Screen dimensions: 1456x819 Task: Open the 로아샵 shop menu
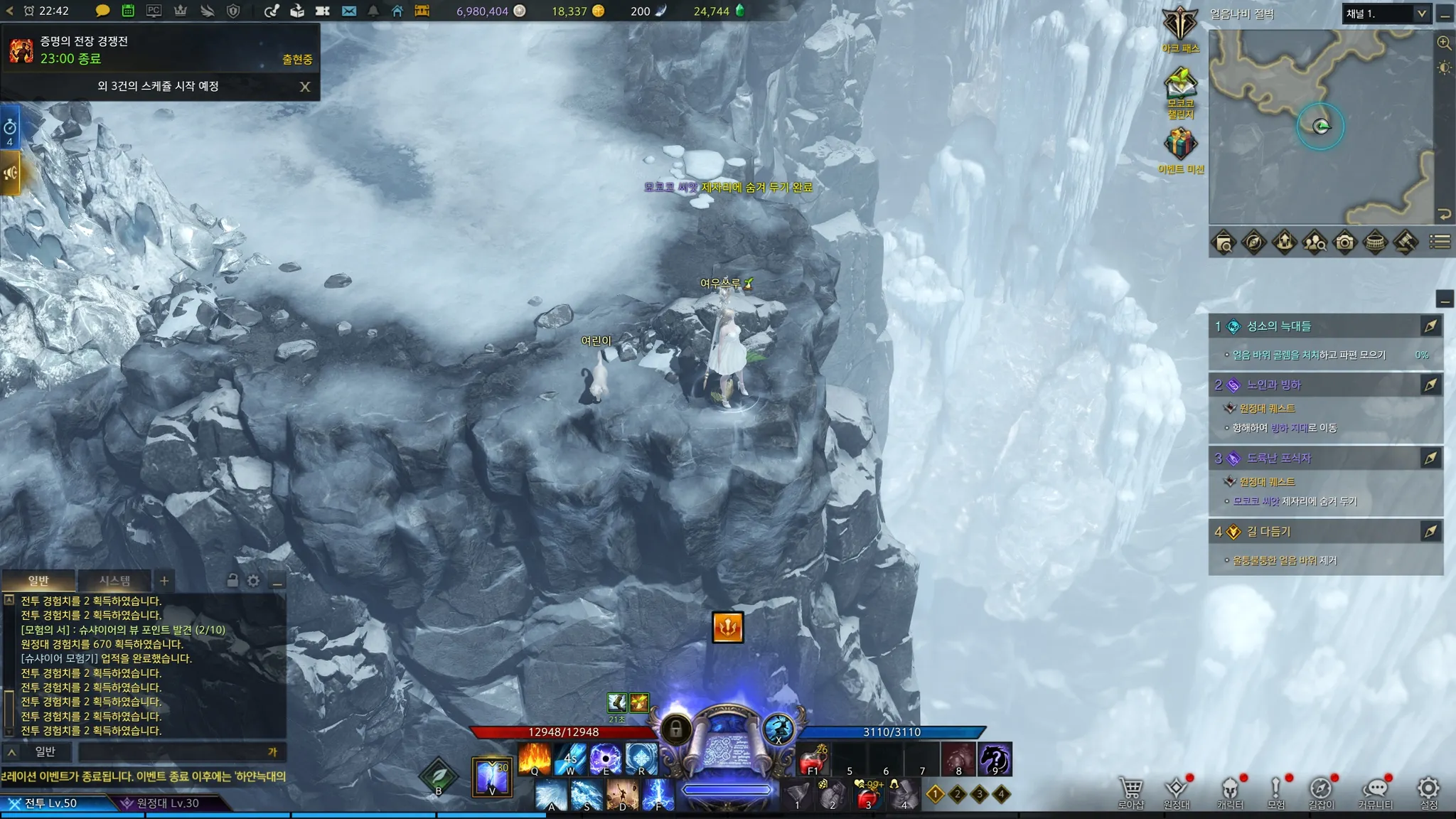click(x=1130, y=792)
